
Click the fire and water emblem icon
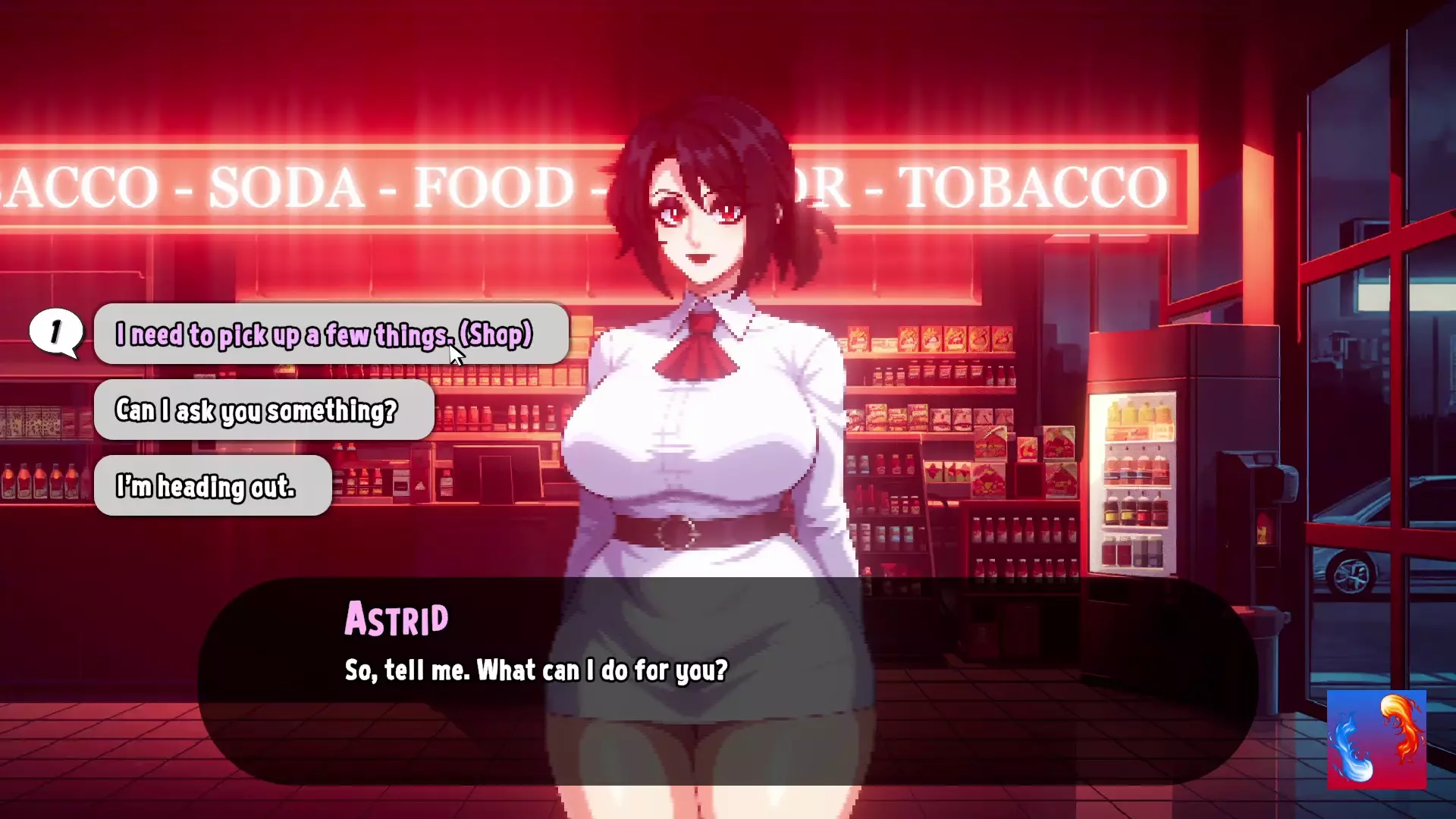[x=1376, y=739]
